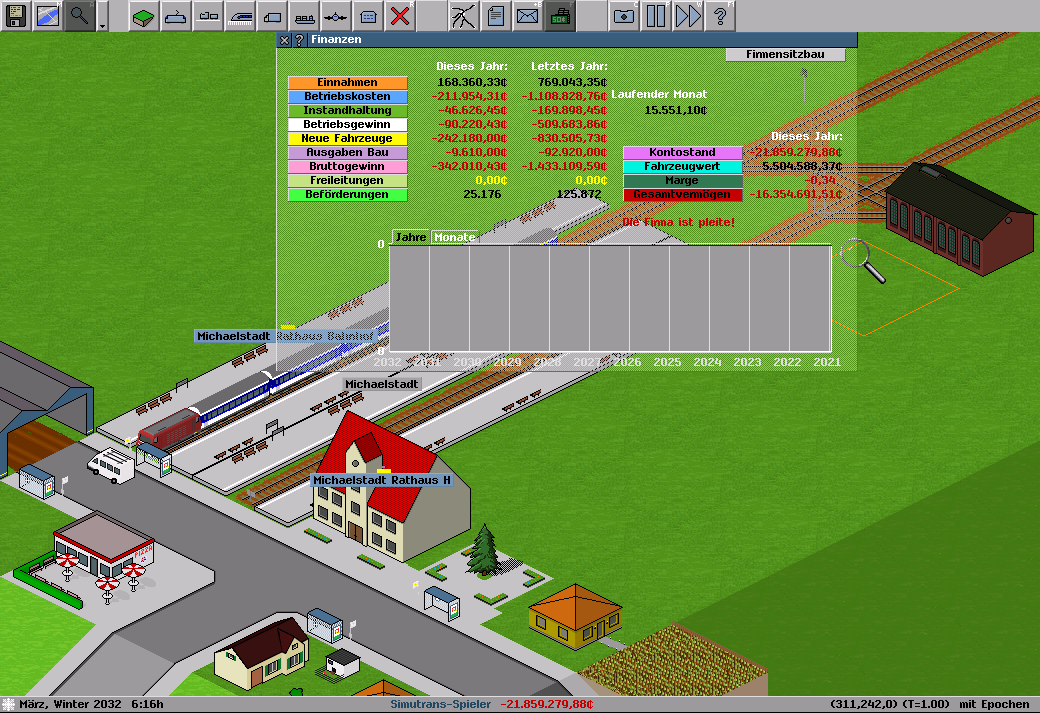Toggle the Gesamtvermögen chart line

pos(682,195)
